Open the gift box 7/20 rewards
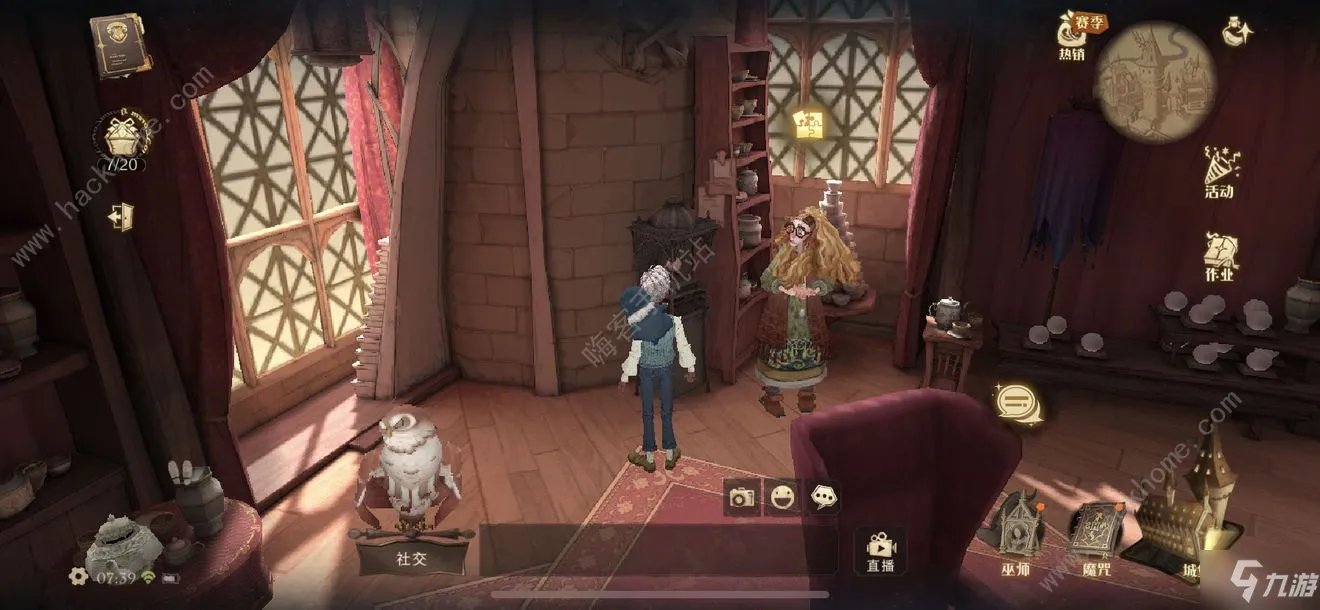Image resolution: width=1320 pixels, height=610 pixels. pos(122,138)
